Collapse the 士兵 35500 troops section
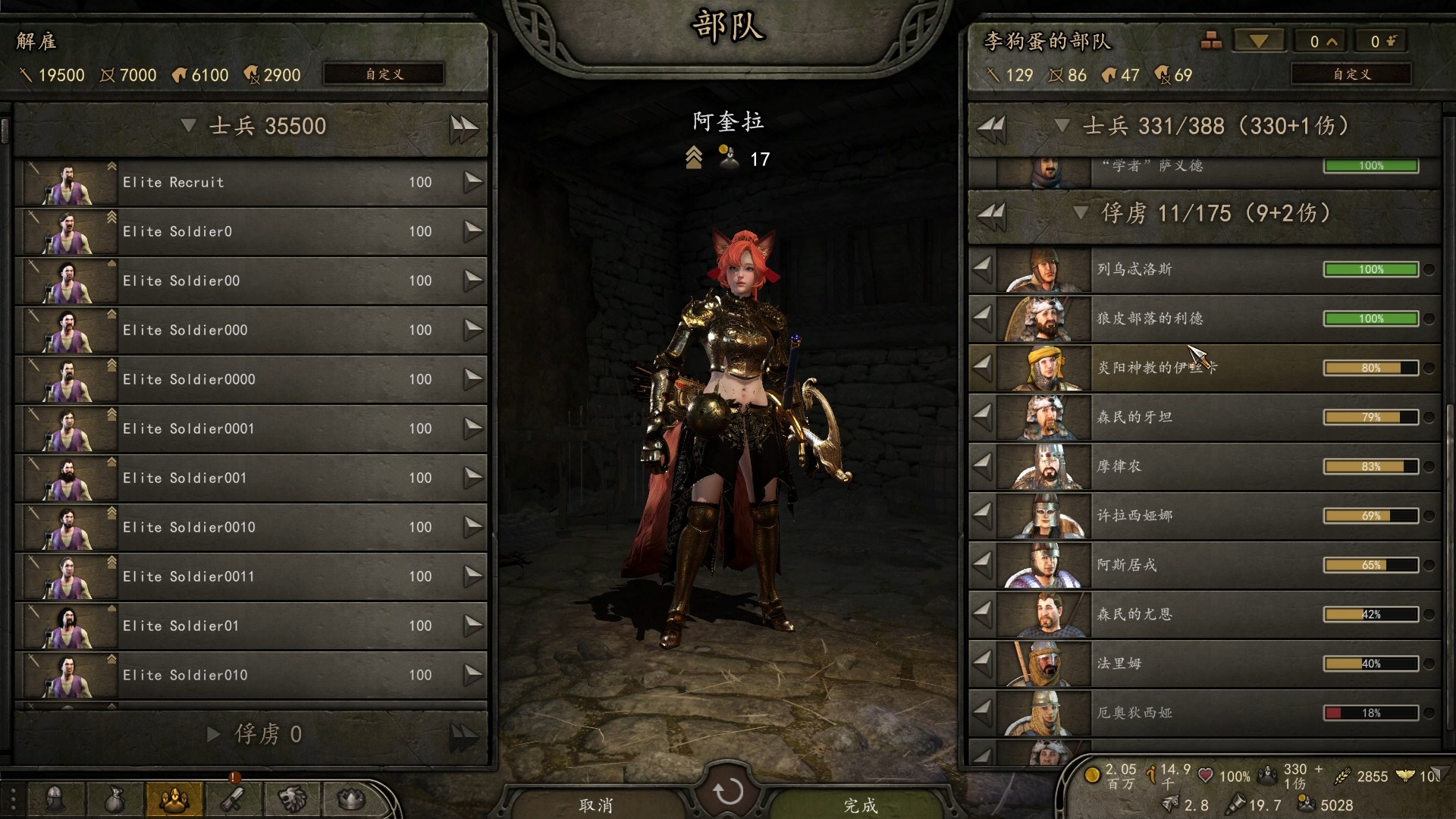The height and width of the screenshot is (819, 1456). pyautogui.click(x=189, y=126)
